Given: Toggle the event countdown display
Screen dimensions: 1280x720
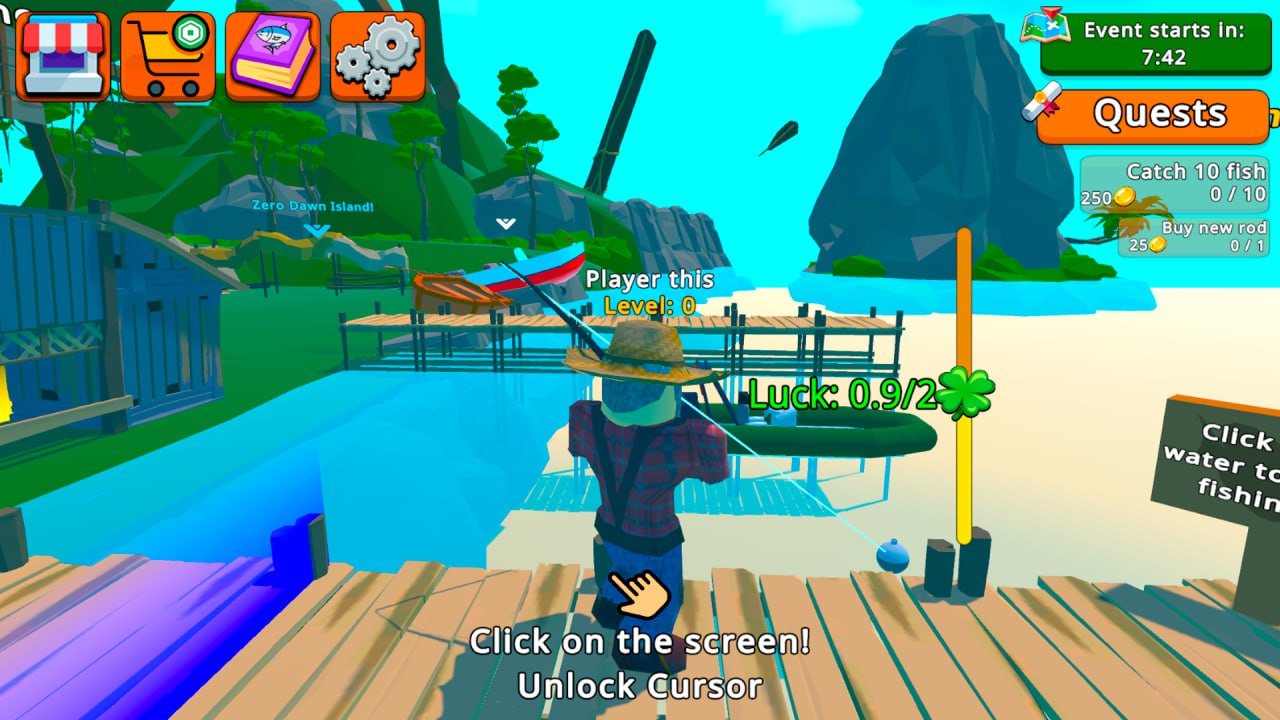Looking at the screenshot, I should 1160,43.
